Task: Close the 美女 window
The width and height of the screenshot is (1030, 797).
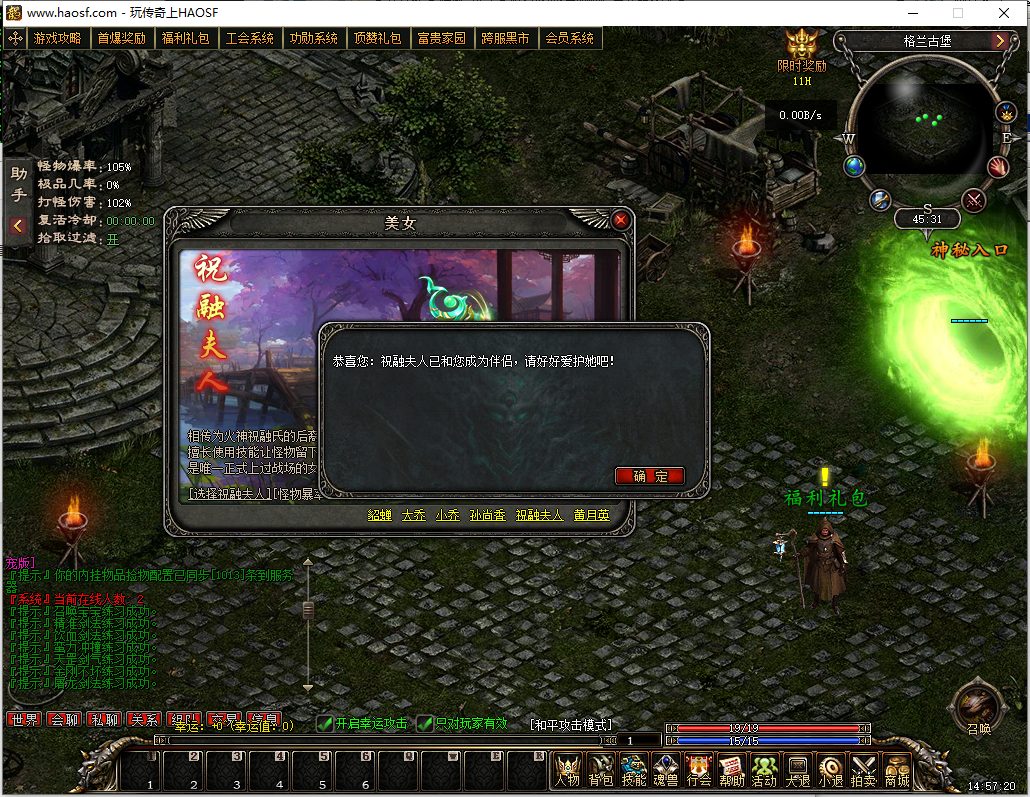Action: coord(621,220)
